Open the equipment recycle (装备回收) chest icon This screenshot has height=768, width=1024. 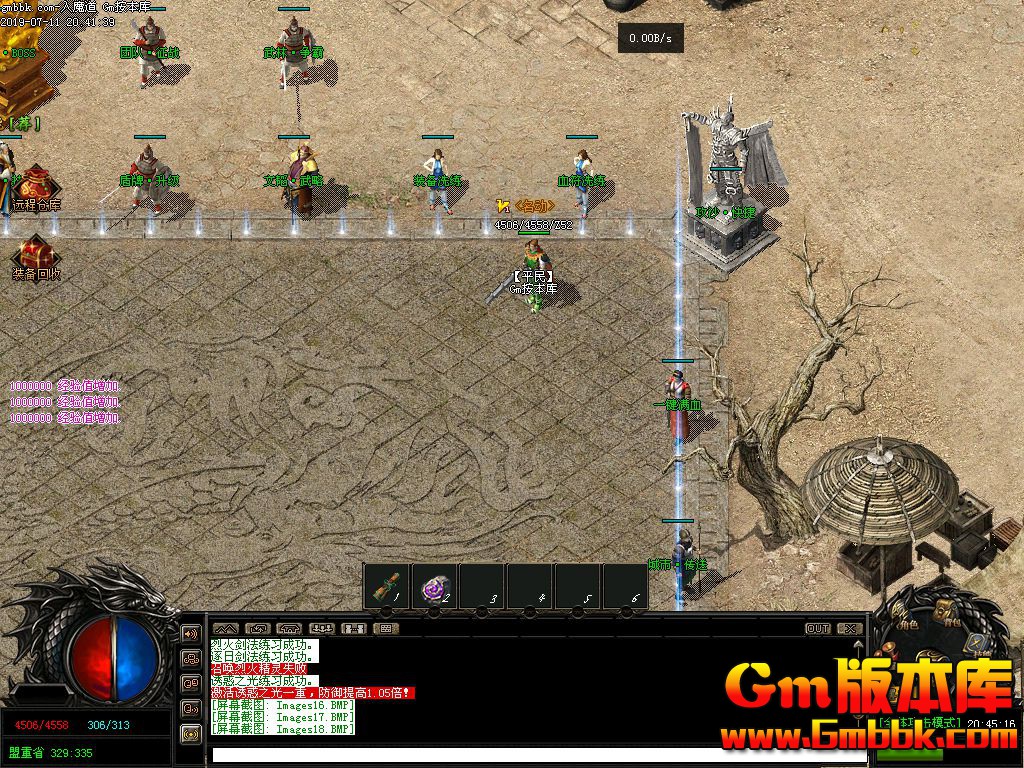[35, 255]
